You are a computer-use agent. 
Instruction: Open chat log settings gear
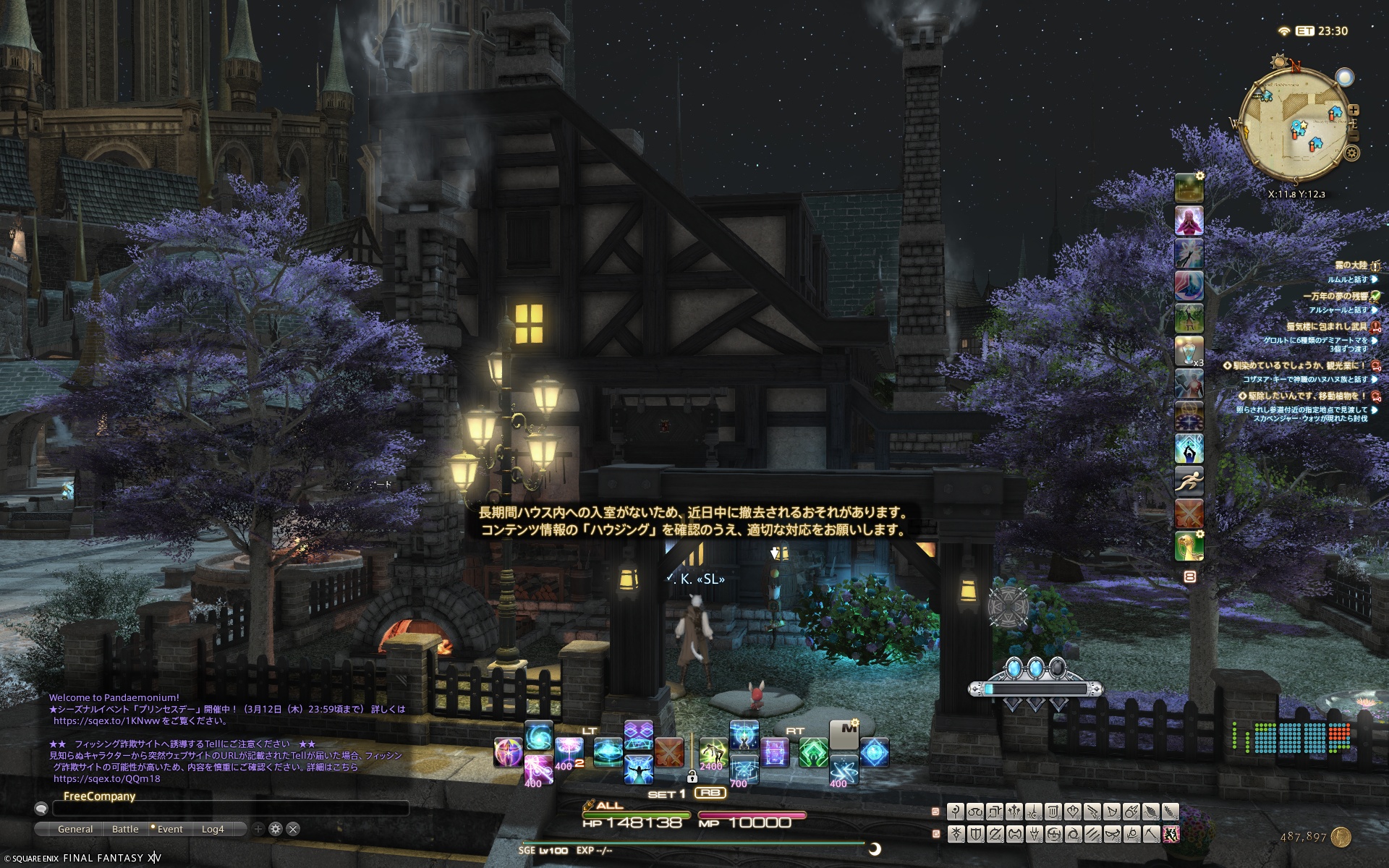coord(275,829)
